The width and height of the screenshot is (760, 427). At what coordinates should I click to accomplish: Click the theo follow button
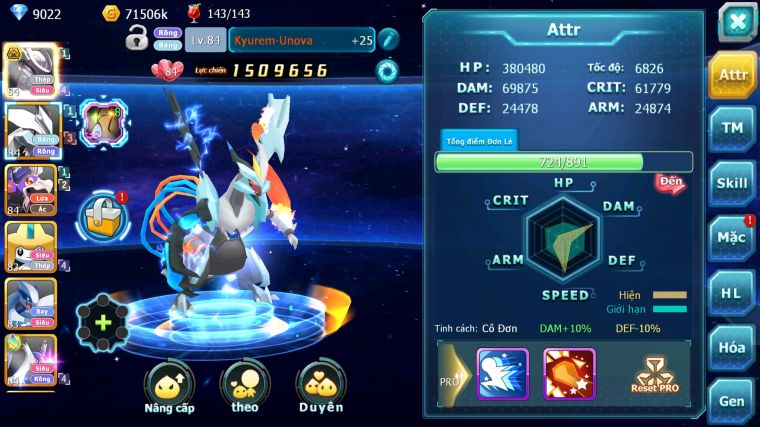click(245, 386)
